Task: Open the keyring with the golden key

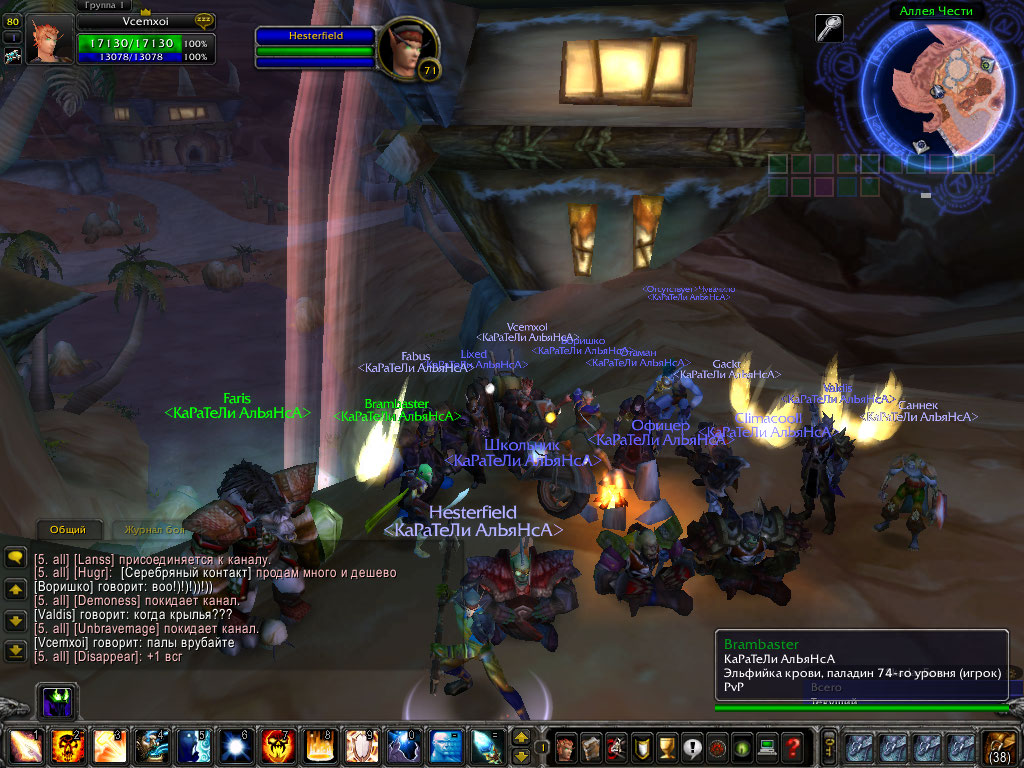Action: click(828, 747)
